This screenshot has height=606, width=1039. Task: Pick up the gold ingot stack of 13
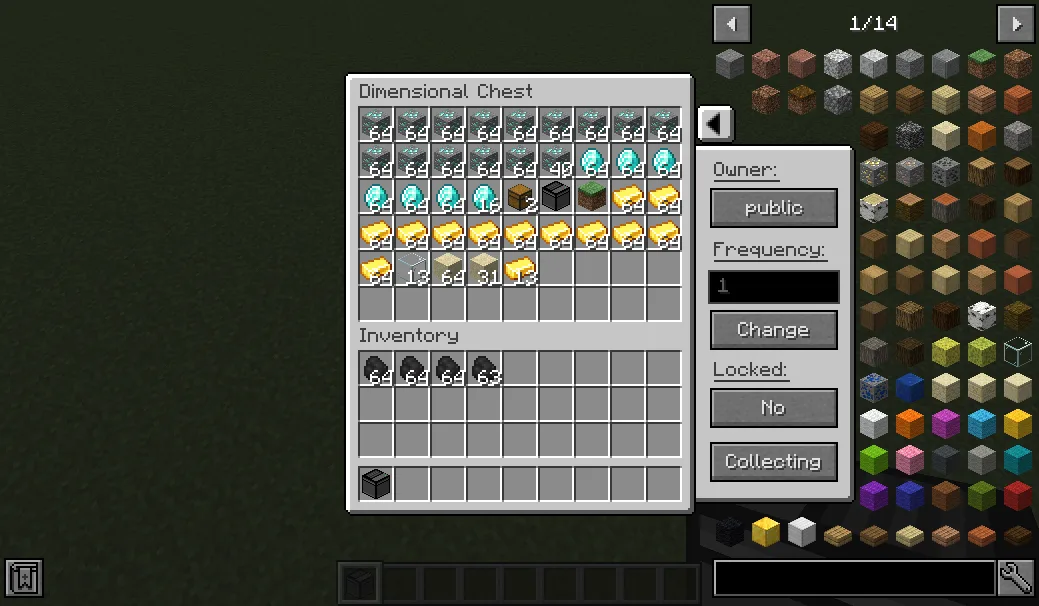click(520, 269)
